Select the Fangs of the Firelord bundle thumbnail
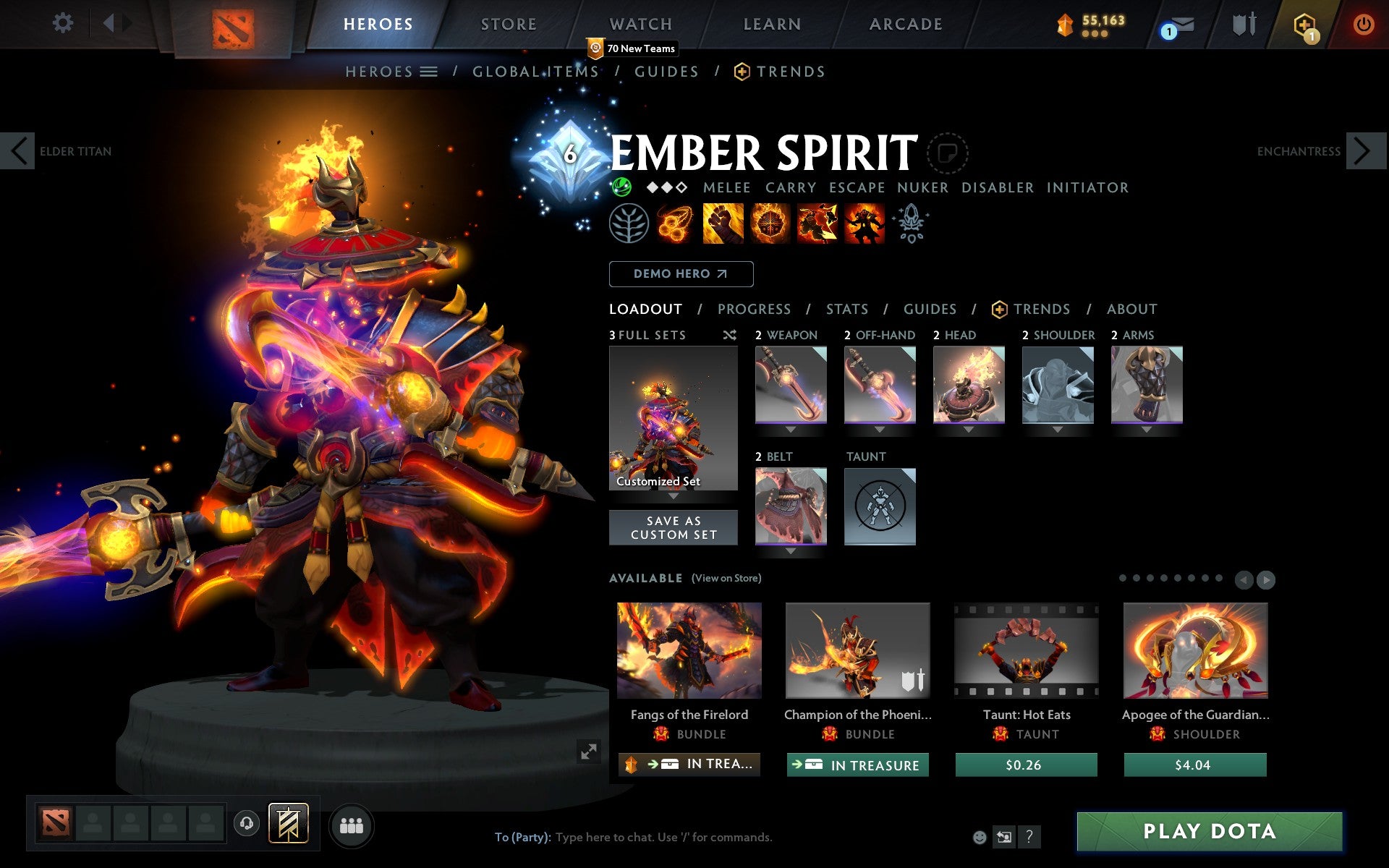 687,650
